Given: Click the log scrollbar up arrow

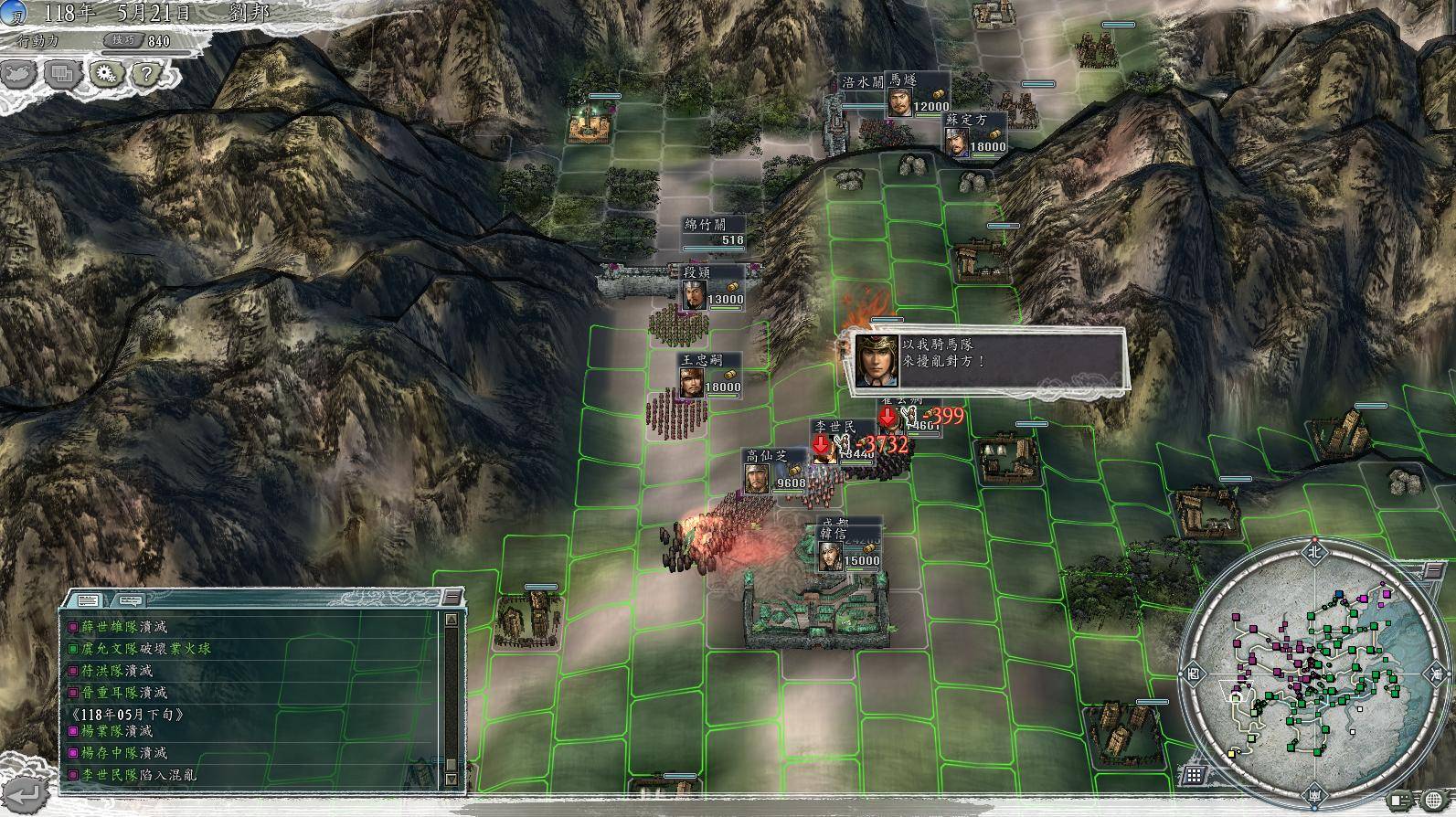Looking at the screenshot, I should click(450, 620).
